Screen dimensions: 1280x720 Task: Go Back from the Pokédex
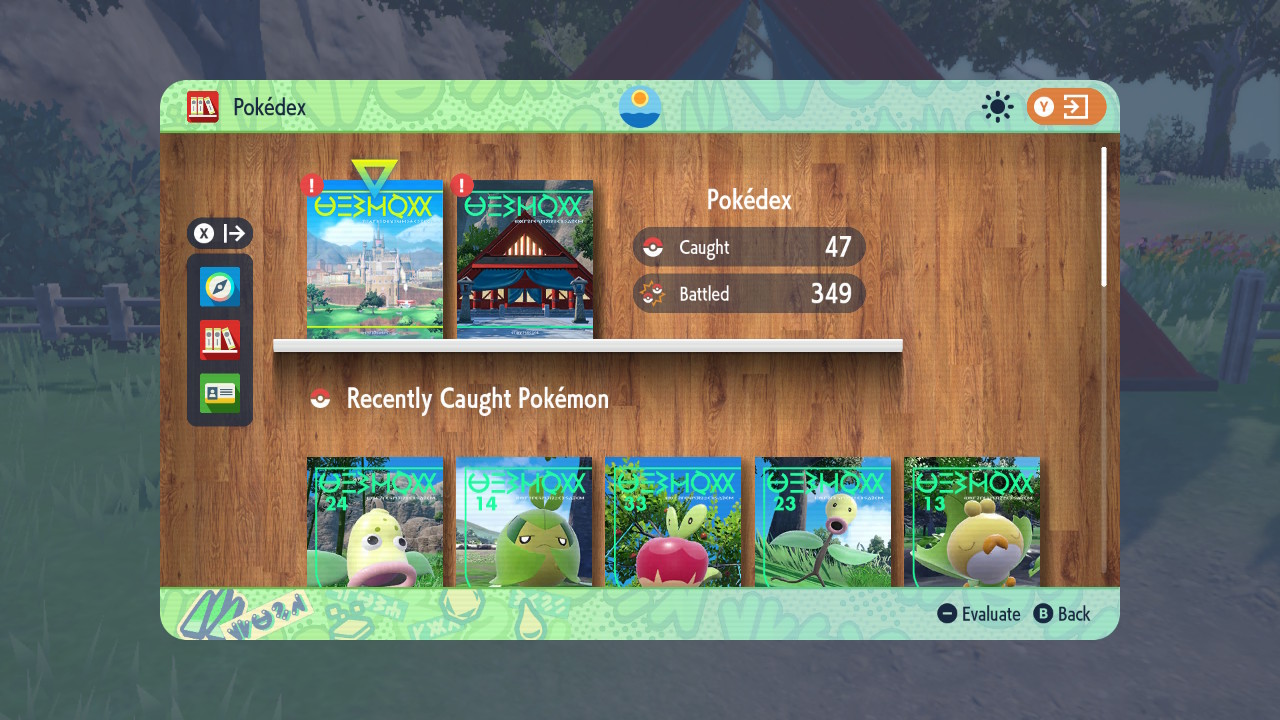[1062, 614]
